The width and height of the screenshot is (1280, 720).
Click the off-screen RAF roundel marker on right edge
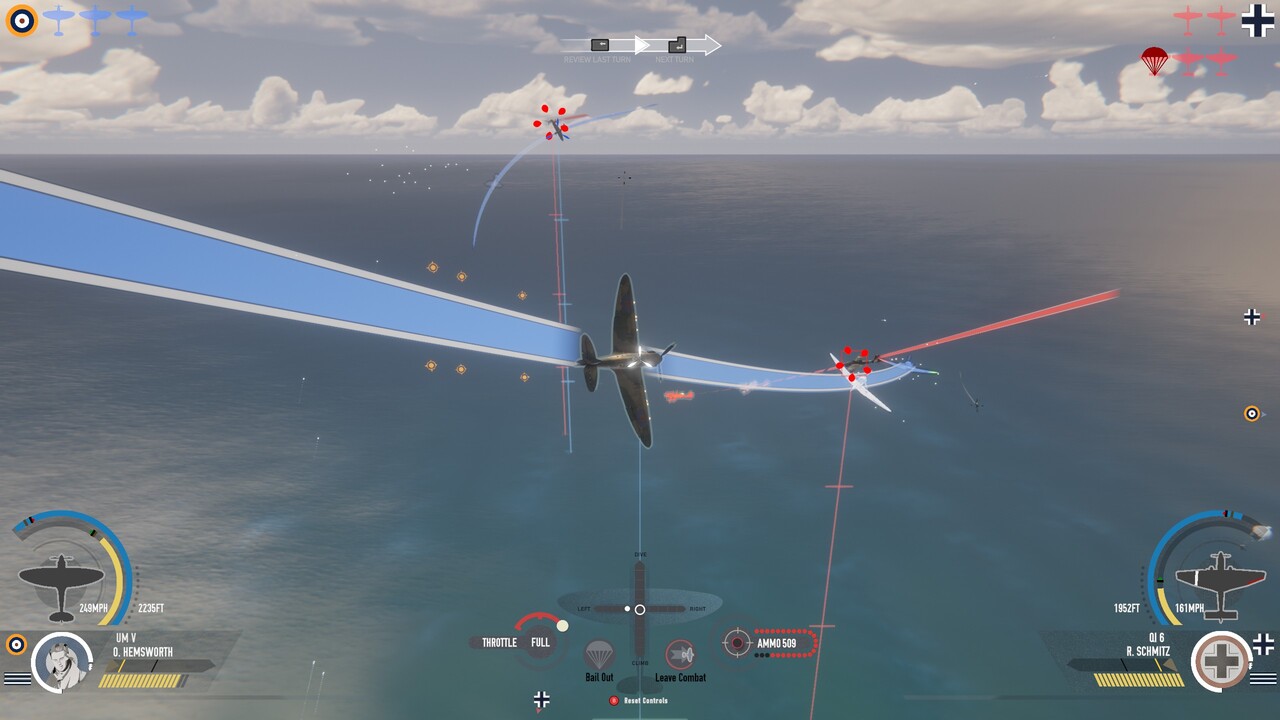1252,413
